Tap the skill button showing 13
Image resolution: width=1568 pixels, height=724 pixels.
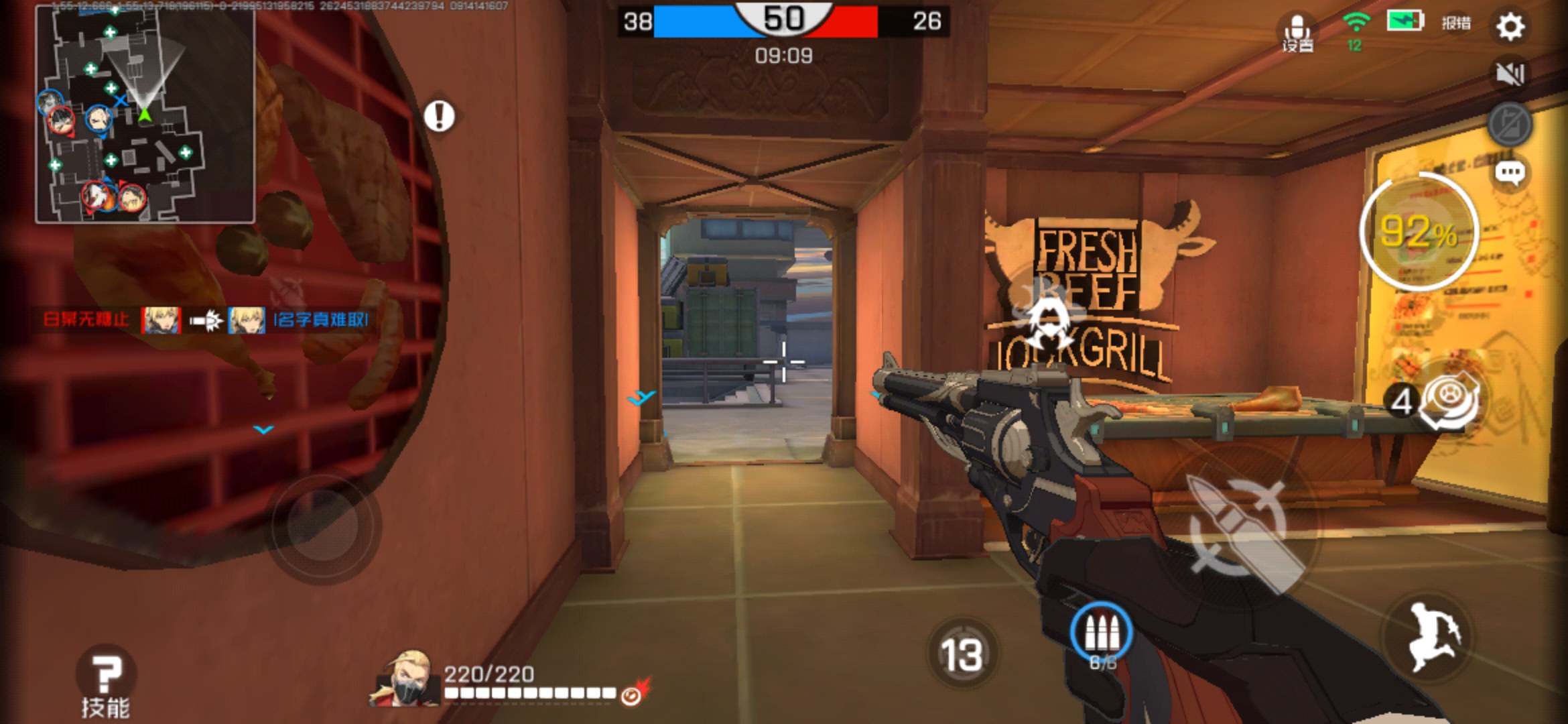point(962,654)
